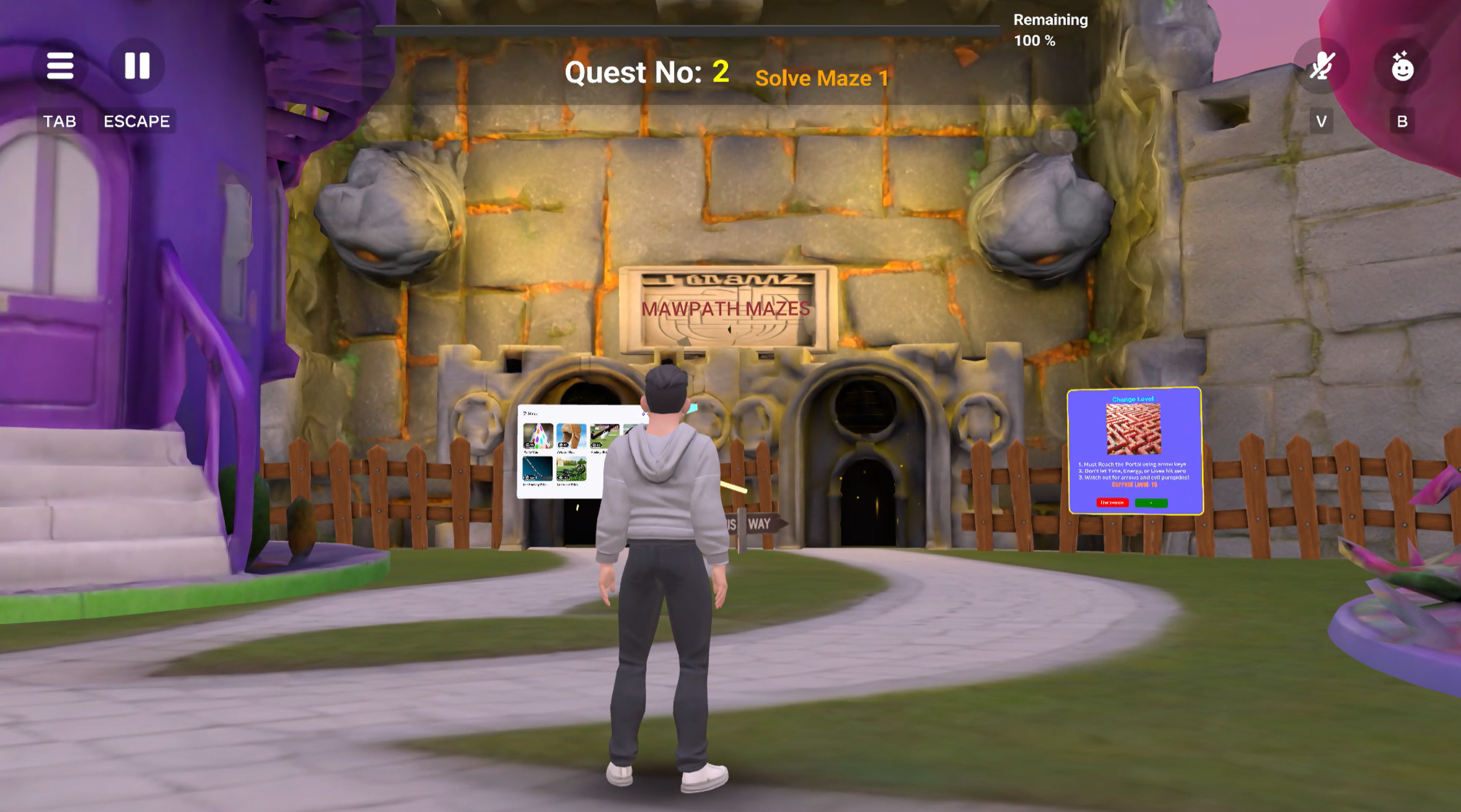Open the hamburger menu
1461x812 pixels.
point(60,66)
